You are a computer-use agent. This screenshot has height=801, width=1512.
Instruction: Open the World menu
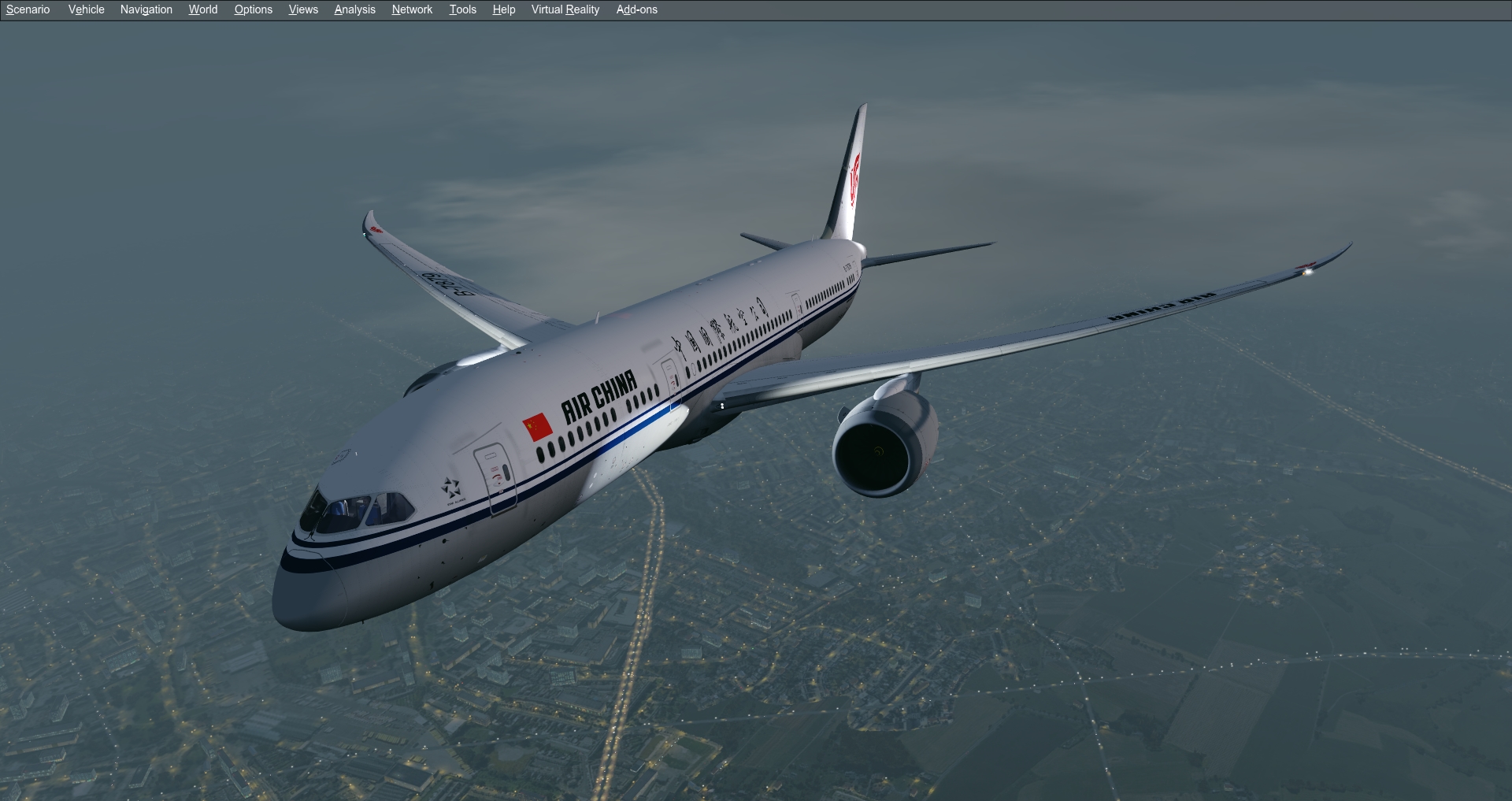click(x=202, y=9)
